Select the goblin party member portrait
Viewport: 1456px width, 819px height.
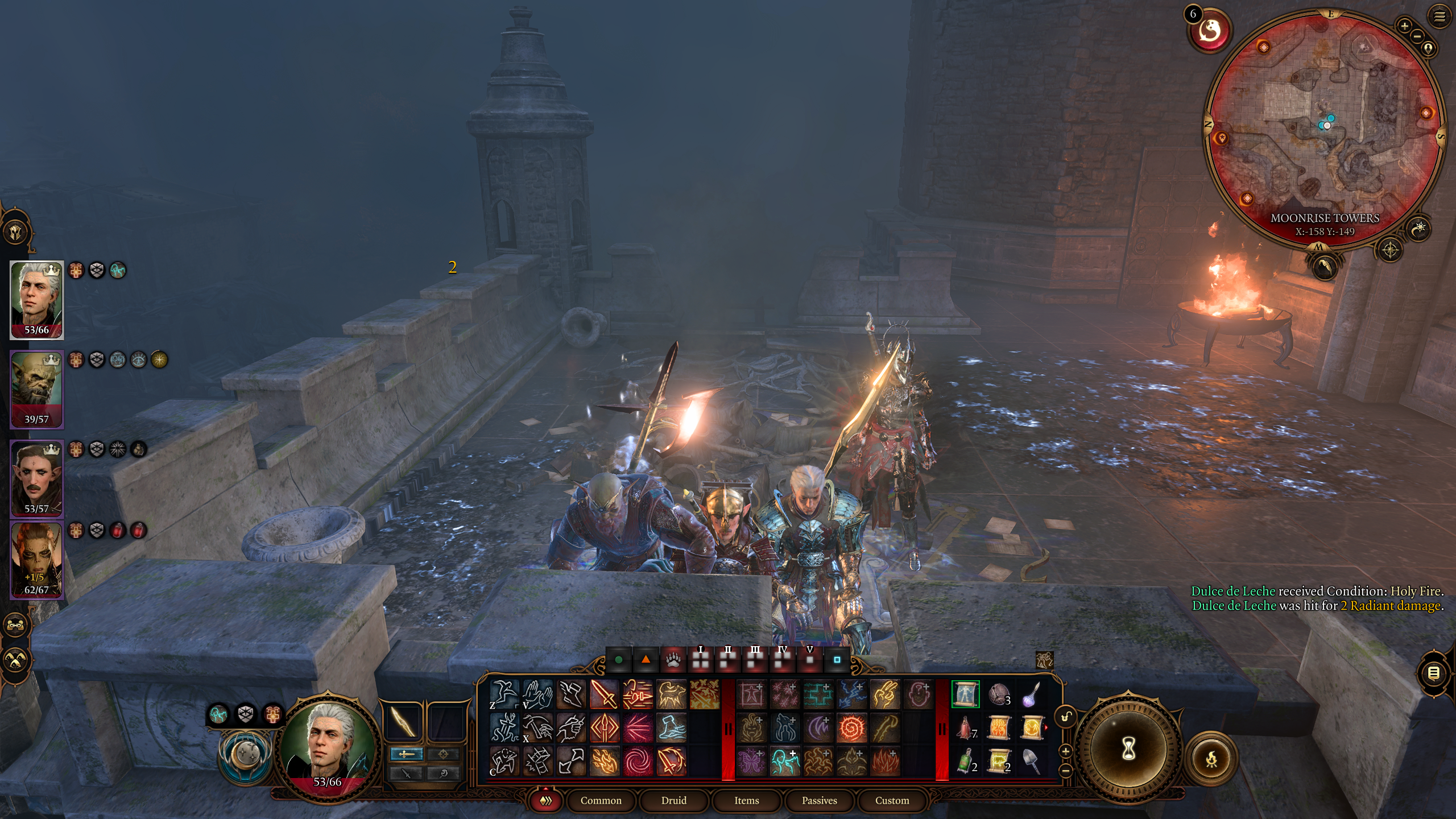(36, 390)
